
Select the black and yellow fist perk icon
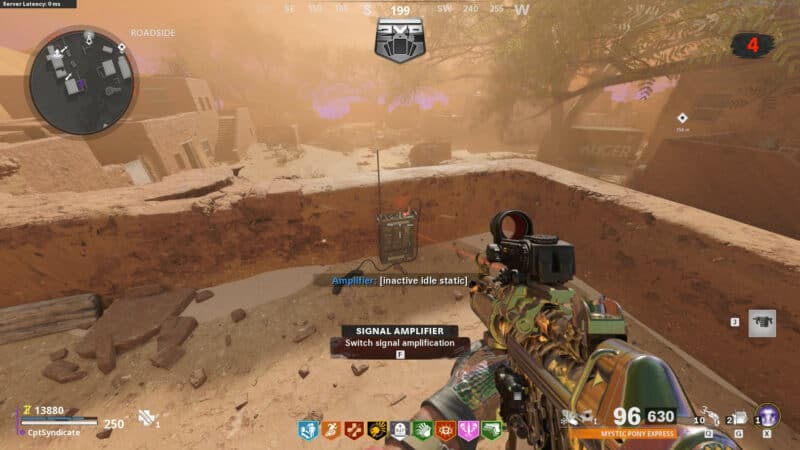[x=377, y=430]
